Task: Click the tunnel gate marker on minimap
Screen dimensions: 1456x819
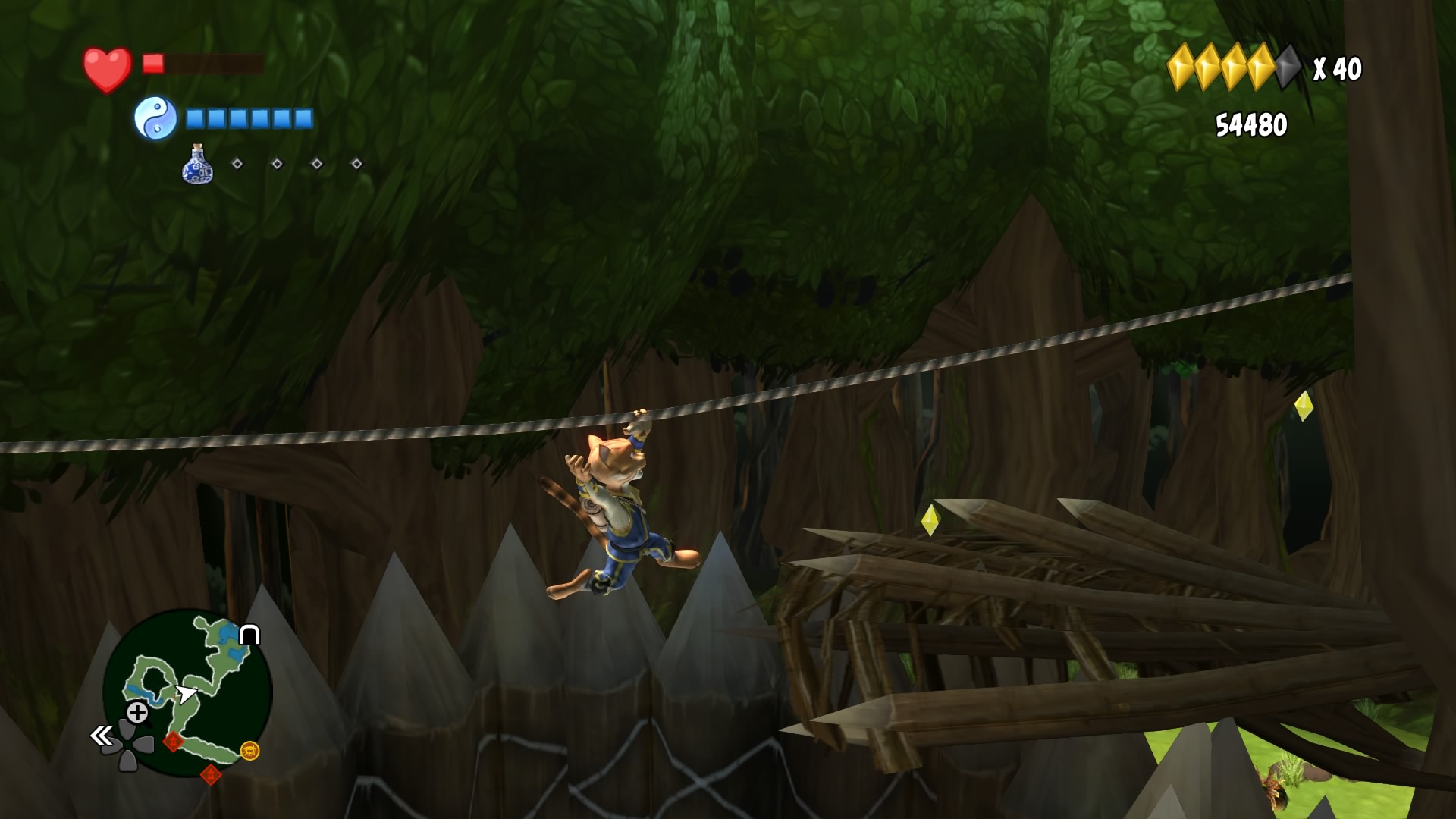Action: [x=249, y=635]
